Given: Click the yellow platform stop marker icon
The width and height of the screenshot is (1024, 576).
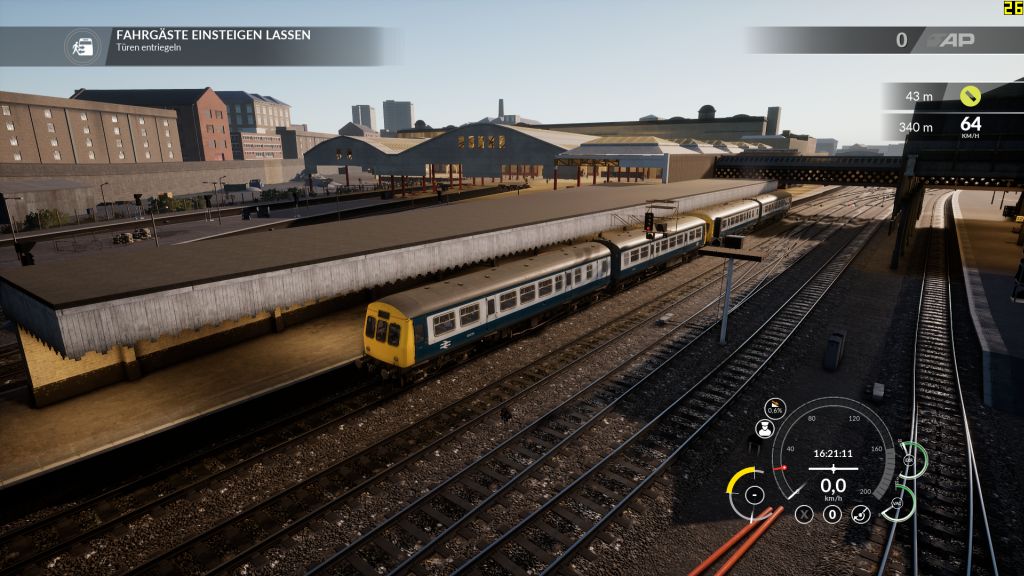Looking at the screenshot, I should [x=969, y=96].
